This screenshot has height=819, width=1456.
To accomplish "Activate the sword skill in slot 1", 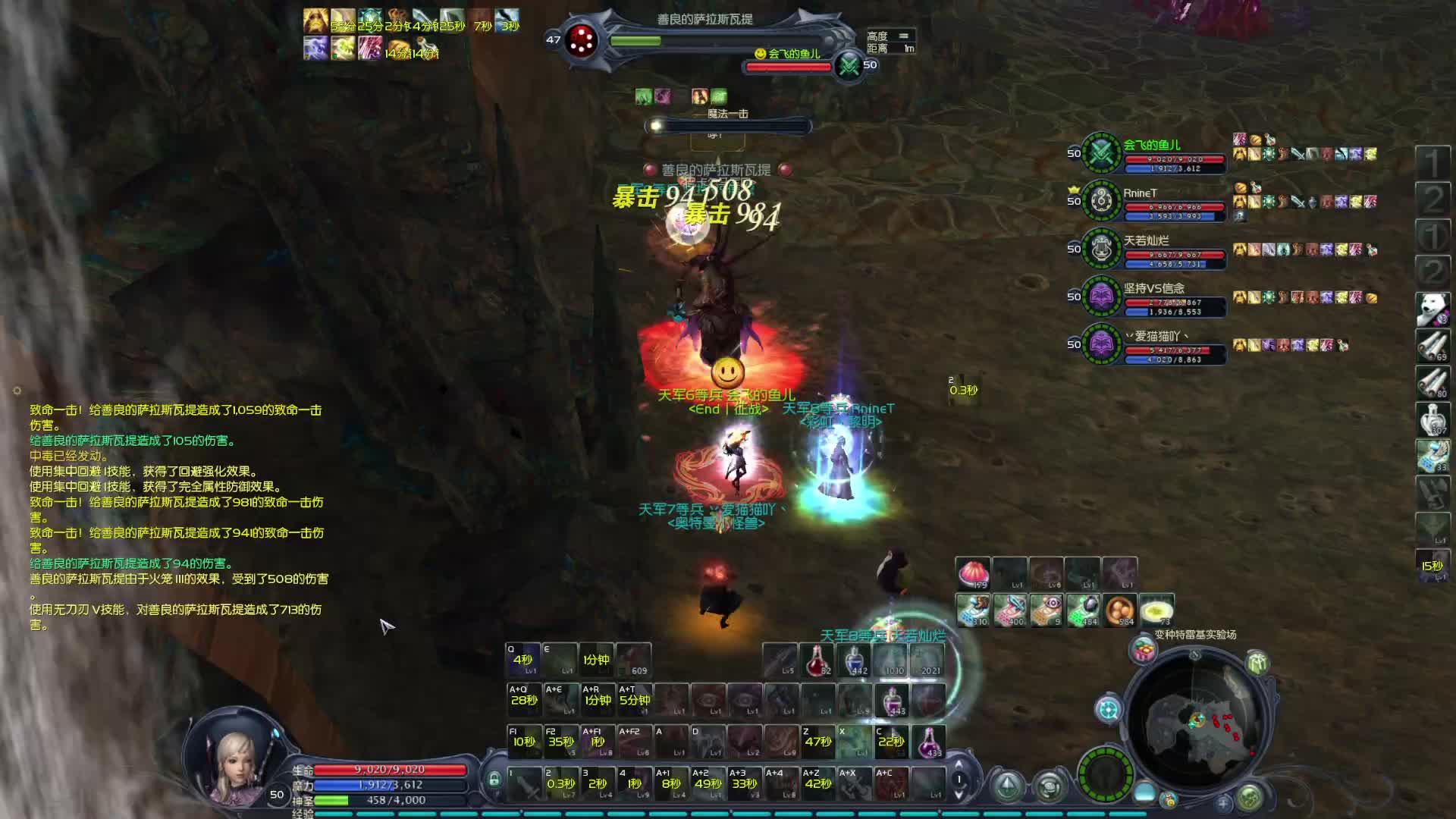I will tap(523, 783).
